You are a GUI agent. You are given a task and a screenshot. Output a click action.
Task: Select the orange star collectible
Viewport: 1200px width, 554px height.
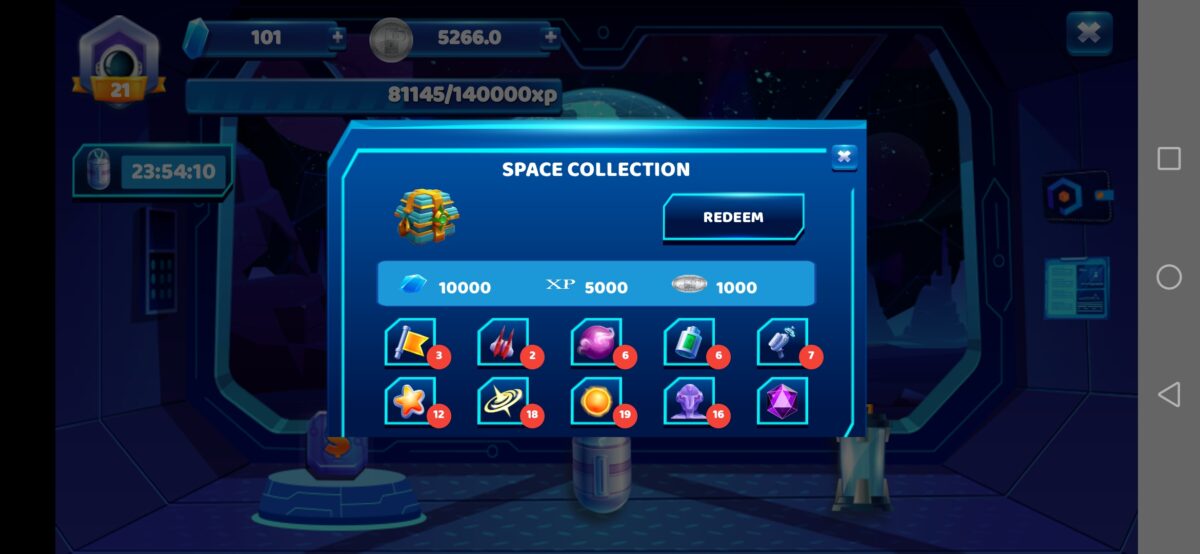pyautogui.click(x=410, y=401)
